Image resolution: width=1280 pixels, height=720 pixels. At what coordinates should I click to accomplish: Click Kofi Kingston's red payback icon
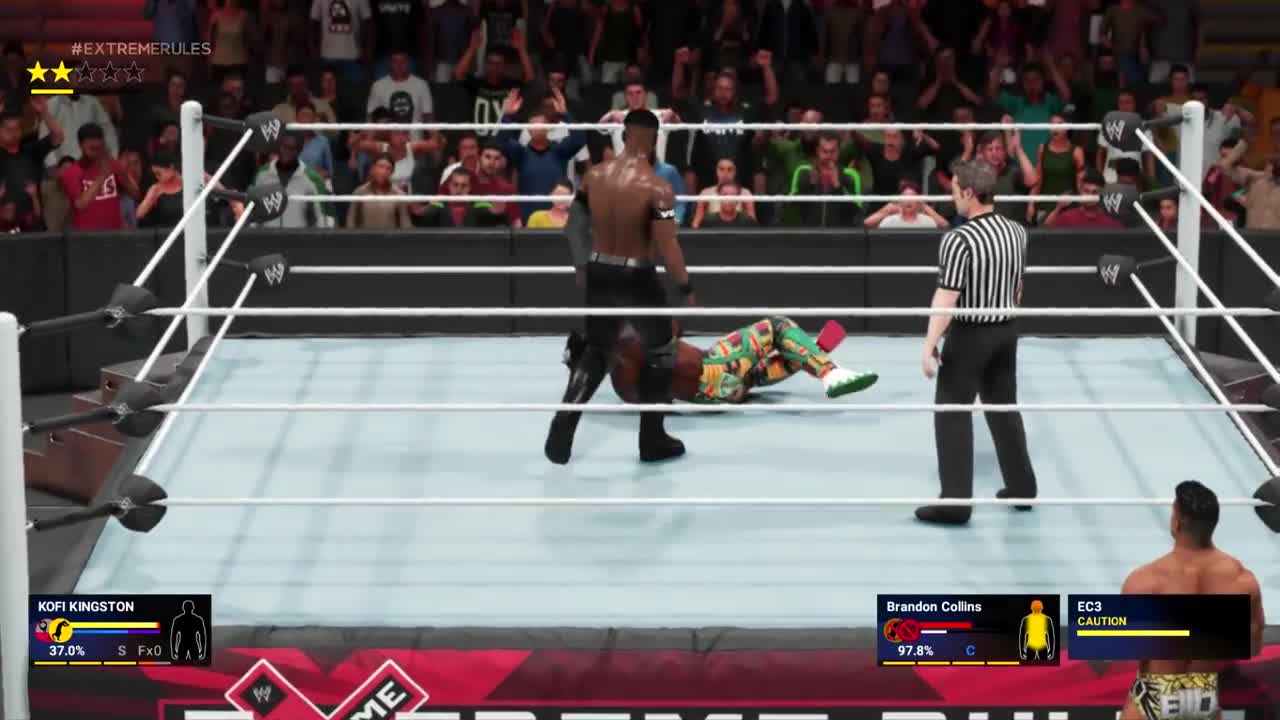[43, 632]
